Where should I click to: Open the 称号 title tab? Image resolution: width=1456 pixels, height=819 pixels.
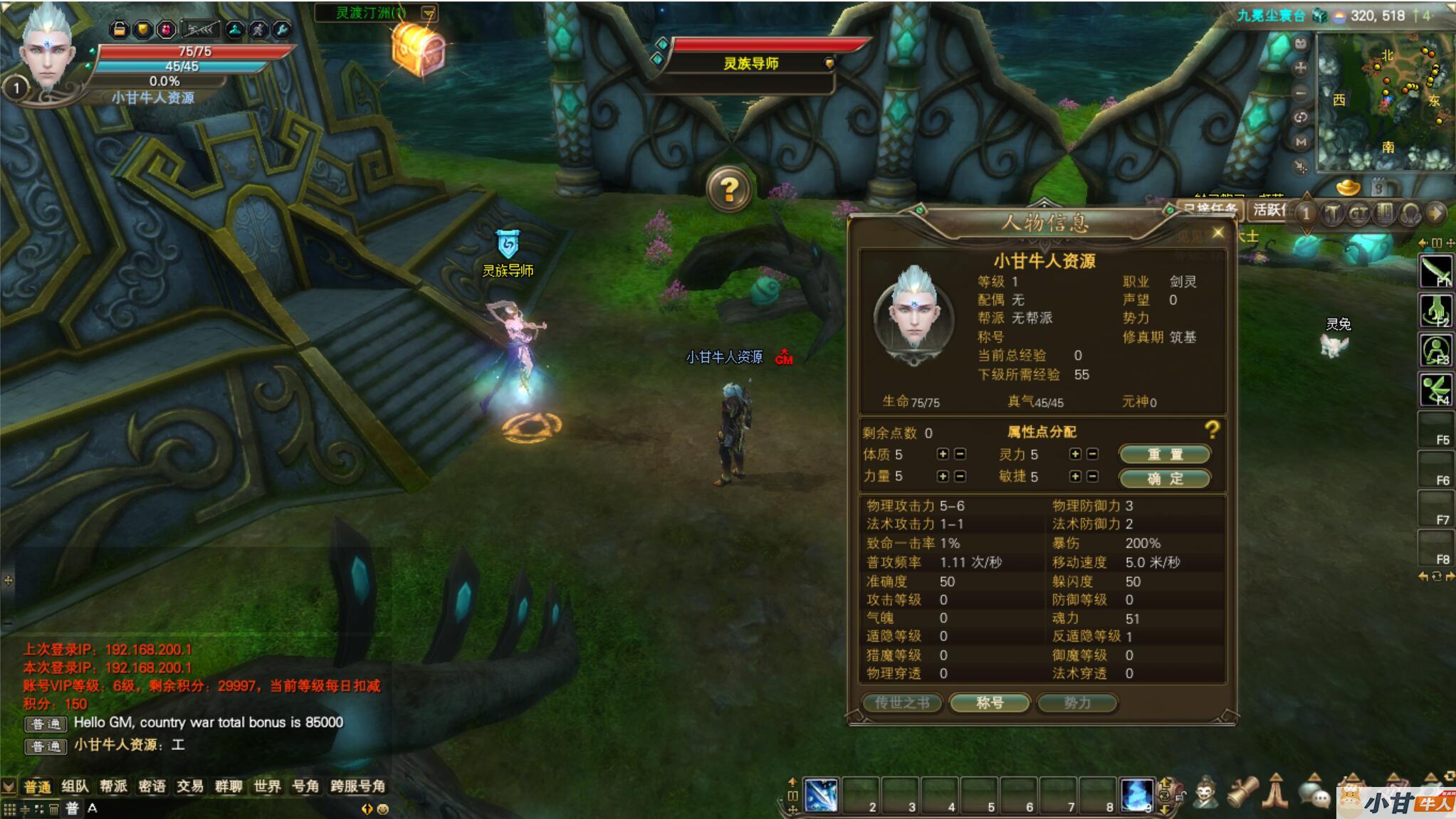pyautogui.click(x=990, y=703)
